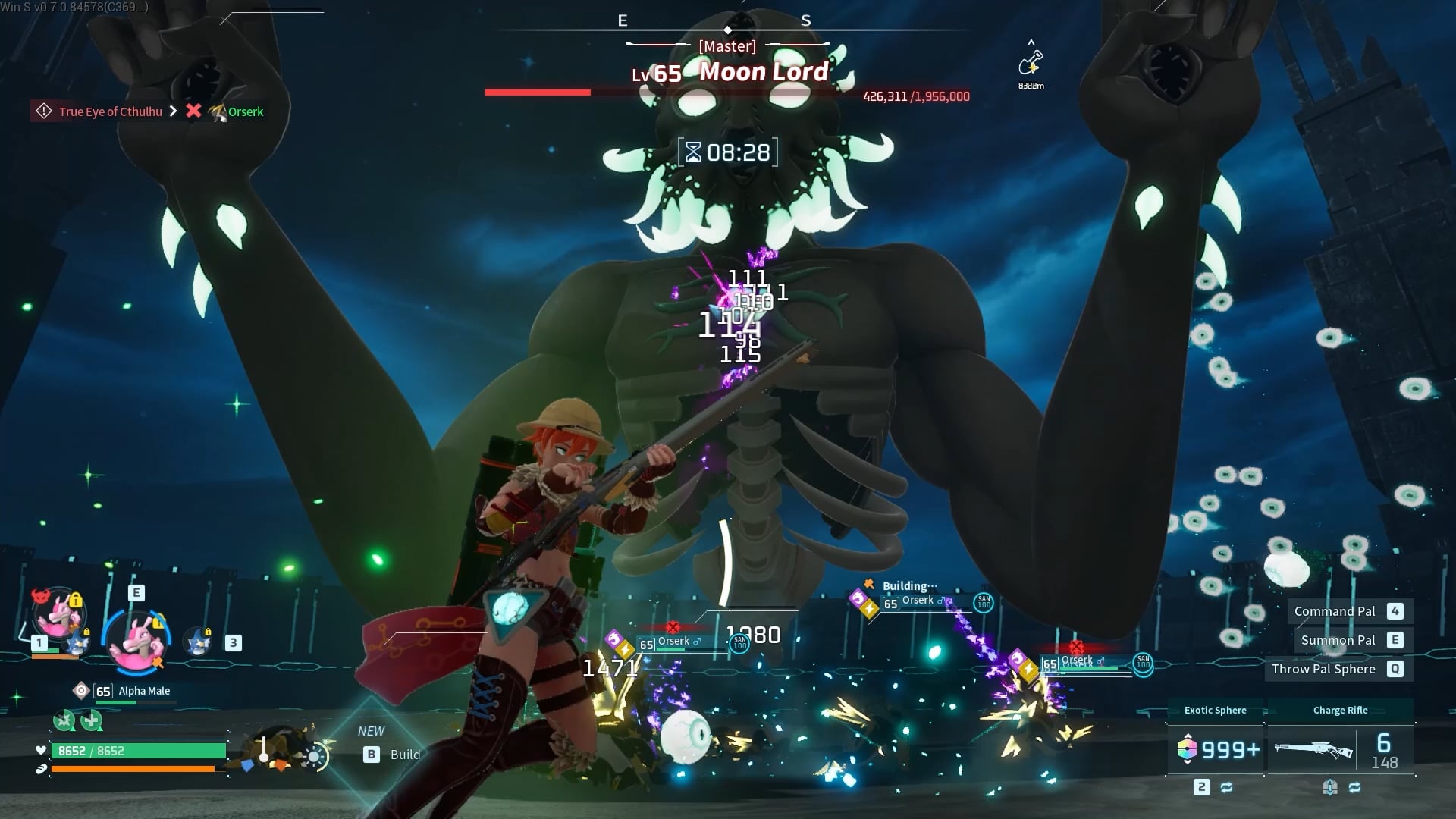
Task: Choose the Command Pal action
Action: click(1334, 611)
